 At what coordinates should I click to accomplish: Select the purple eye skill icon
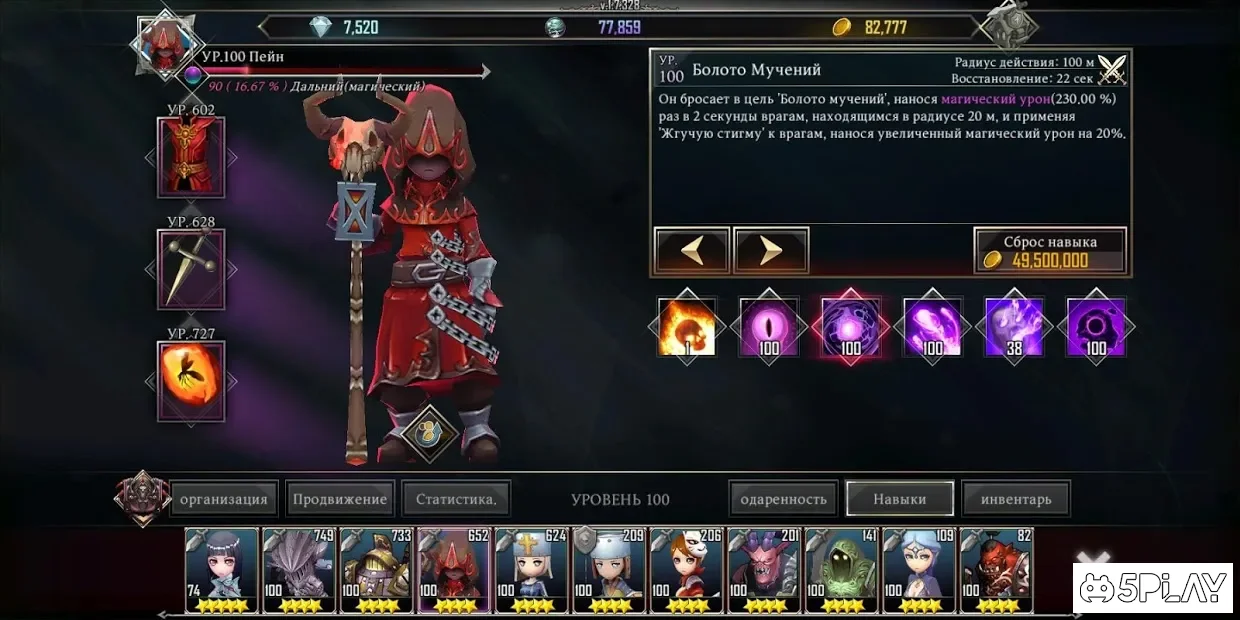(x=769, y=327)
